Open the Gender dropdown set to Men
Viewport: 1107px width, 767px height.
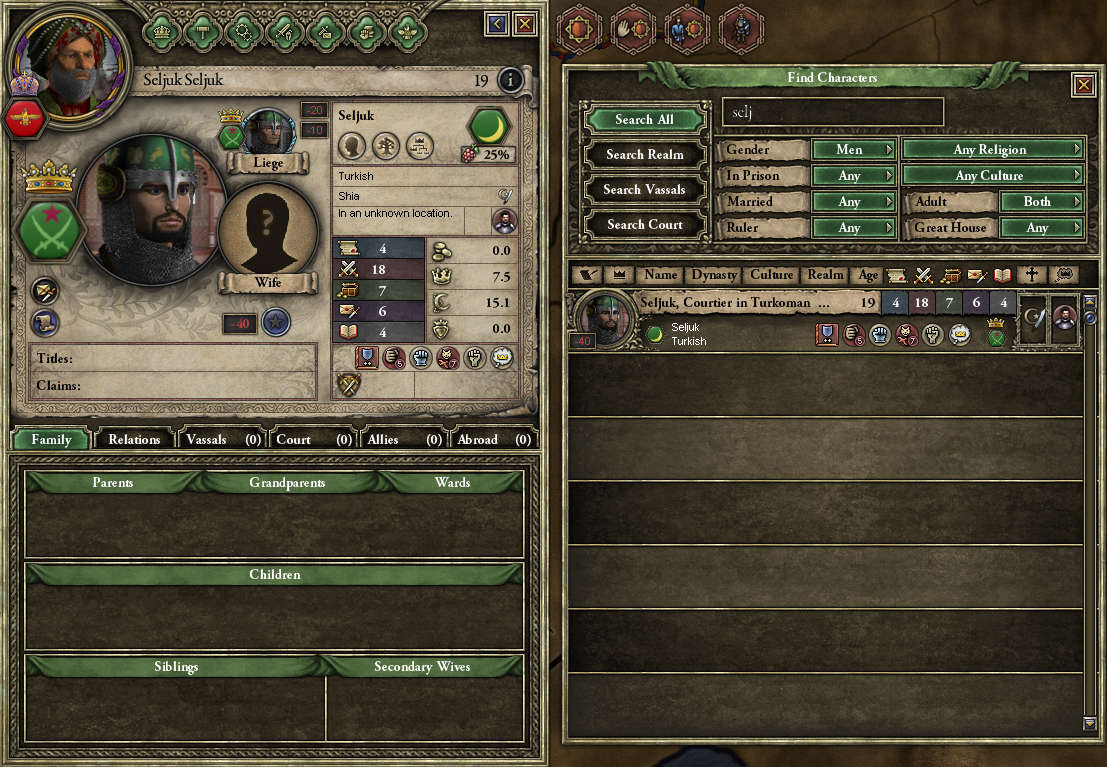click(852, 150)
